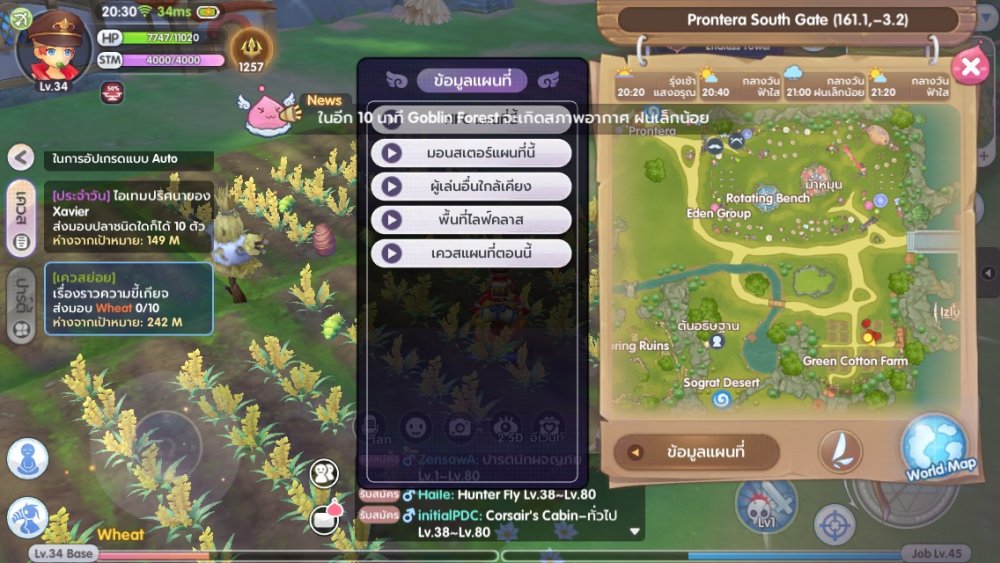Click the sailboat icon on the map panel
Image resolution: width=1000 pixels, height=563 pixels.
(x=840, y=452)
